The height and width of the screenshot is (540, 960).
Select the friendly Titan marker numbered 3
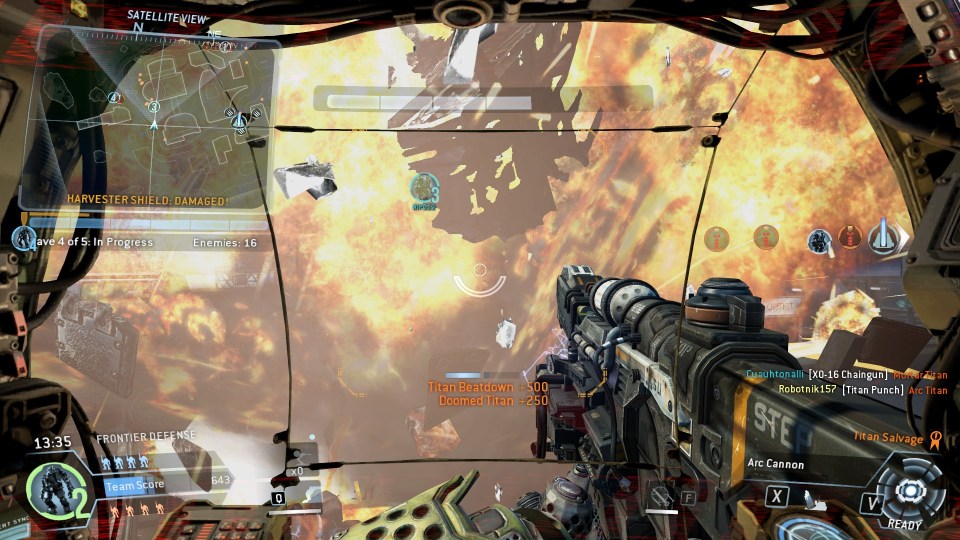pyautogui.click(x=427, y=186)
